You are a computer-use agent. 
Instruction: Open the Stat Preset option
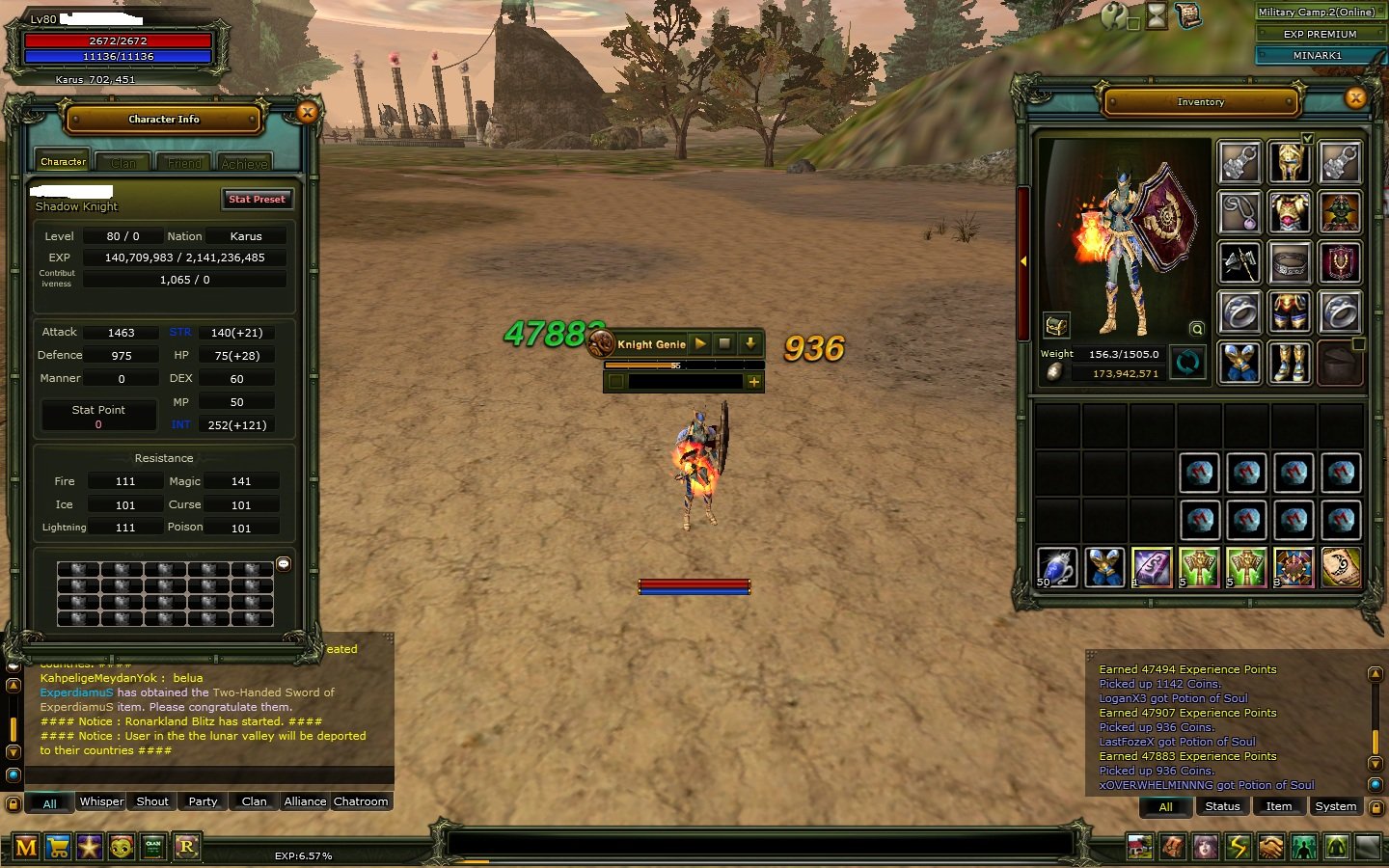click(257, 200)
